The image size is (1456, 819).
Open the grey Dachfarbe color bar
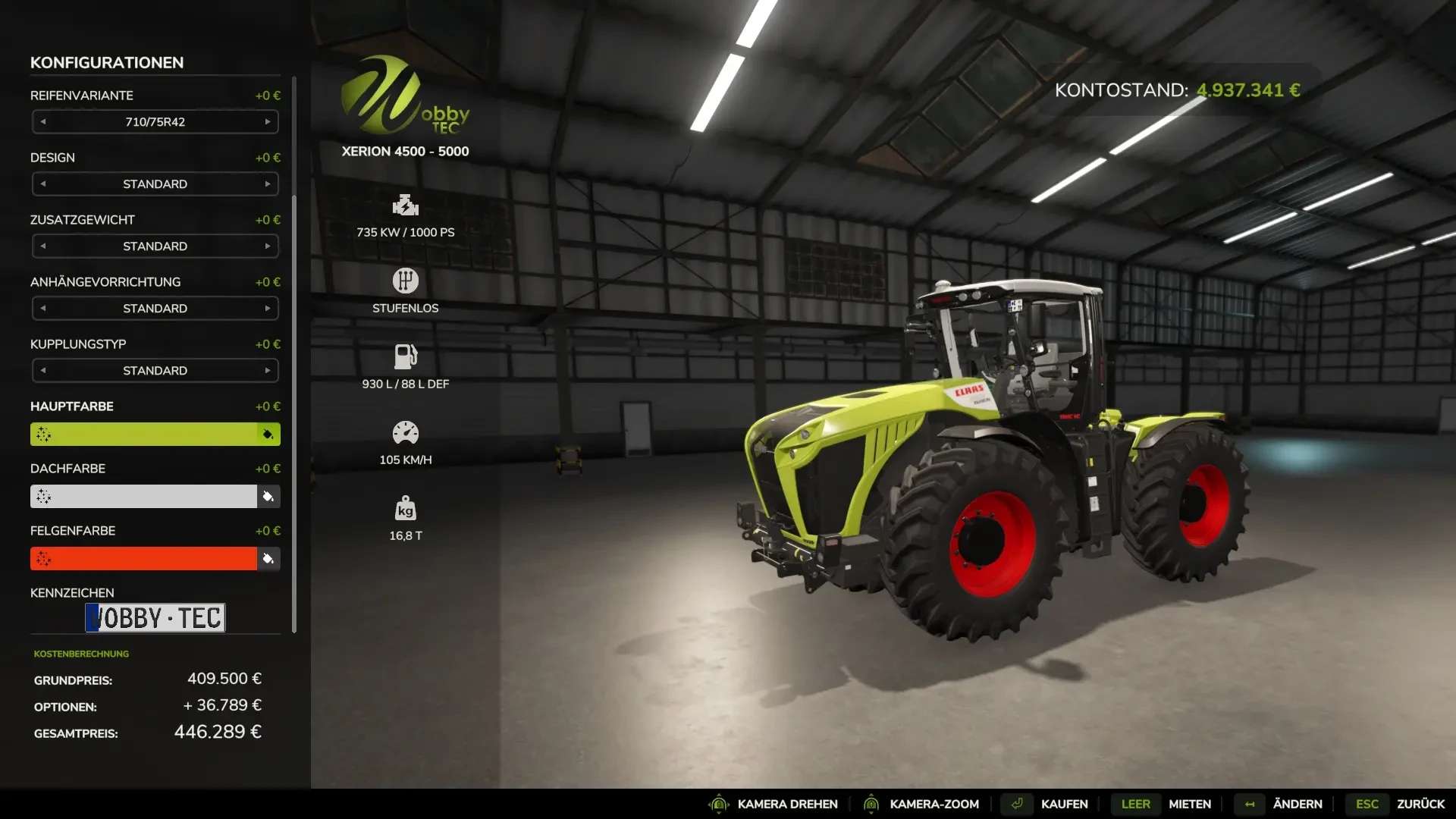[144, 496]
